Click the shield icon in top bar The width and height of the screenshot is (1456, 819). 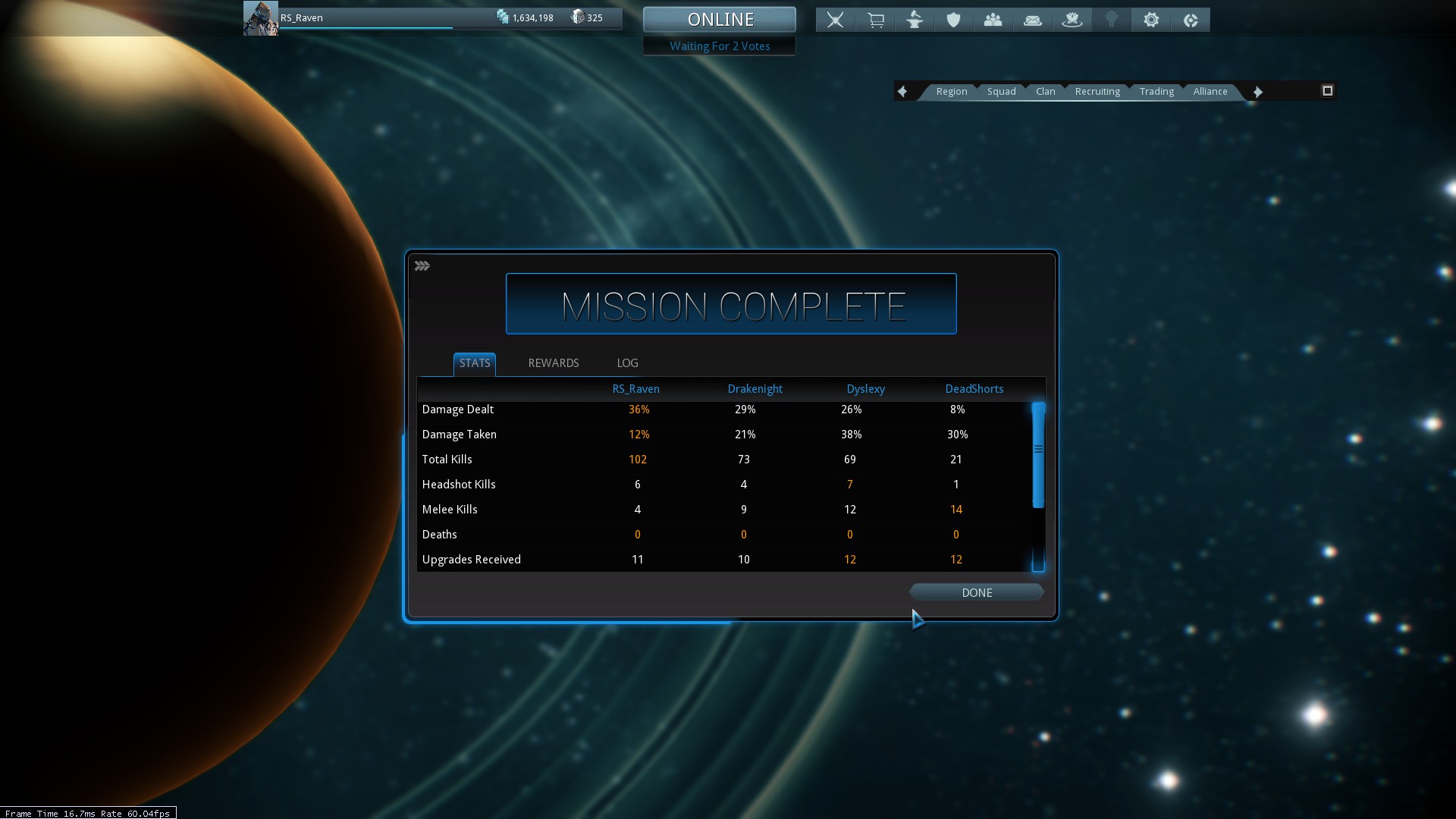click(953, 20)
